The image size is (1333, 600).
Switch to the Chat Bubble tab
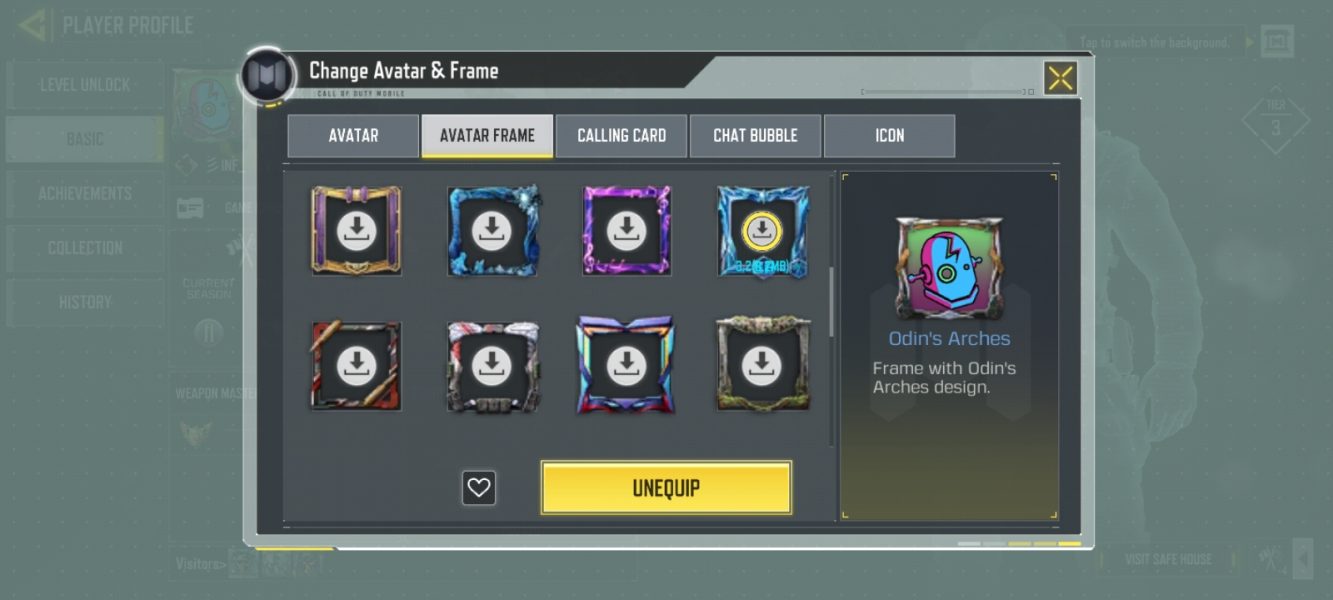[755, 136]
